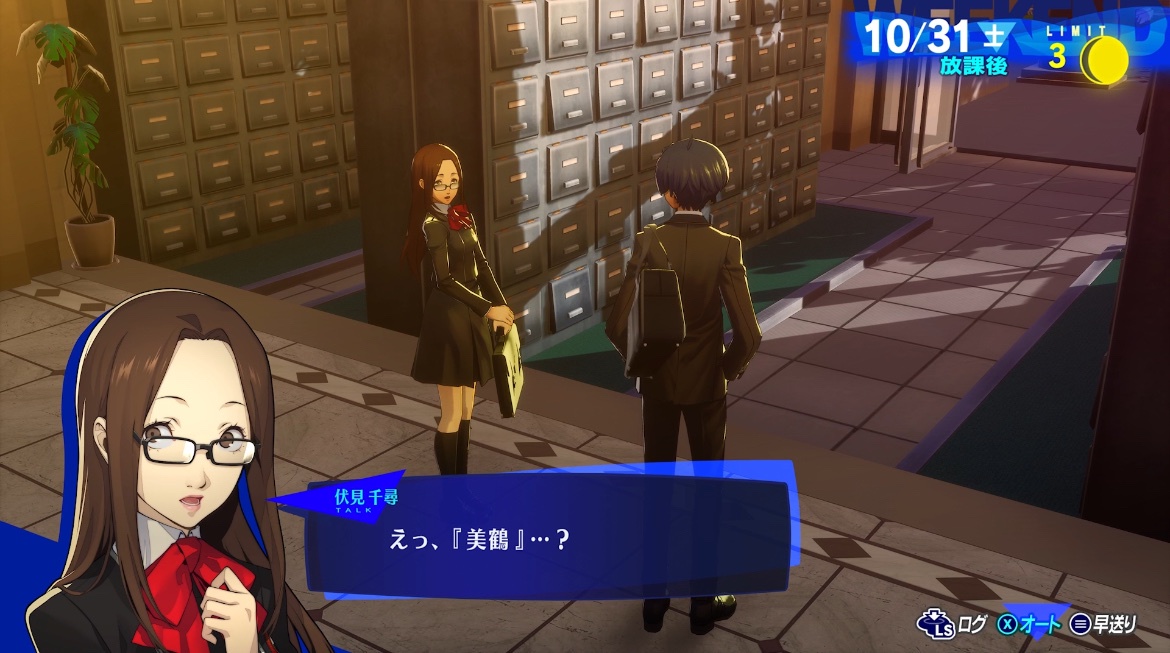
Task: Open the ログ conversation log
Action: coord(956,625)
